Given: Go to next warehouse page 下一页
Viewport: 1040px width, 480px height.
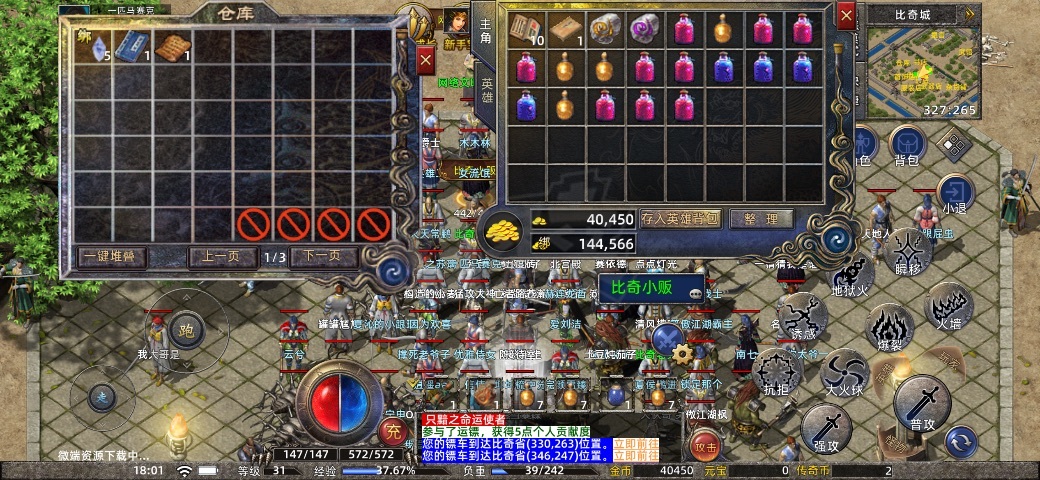Looking at the screenshot, I should pos(323,257).
